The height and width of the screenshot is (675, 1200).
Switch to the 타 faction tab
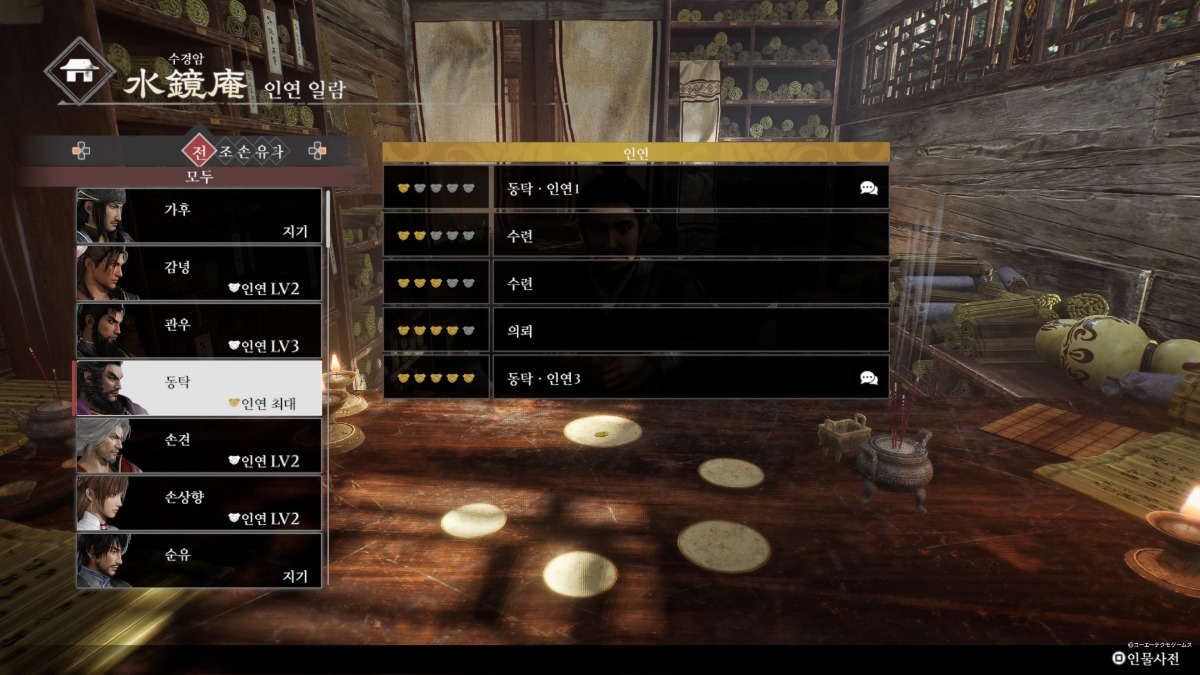(279, 152)
